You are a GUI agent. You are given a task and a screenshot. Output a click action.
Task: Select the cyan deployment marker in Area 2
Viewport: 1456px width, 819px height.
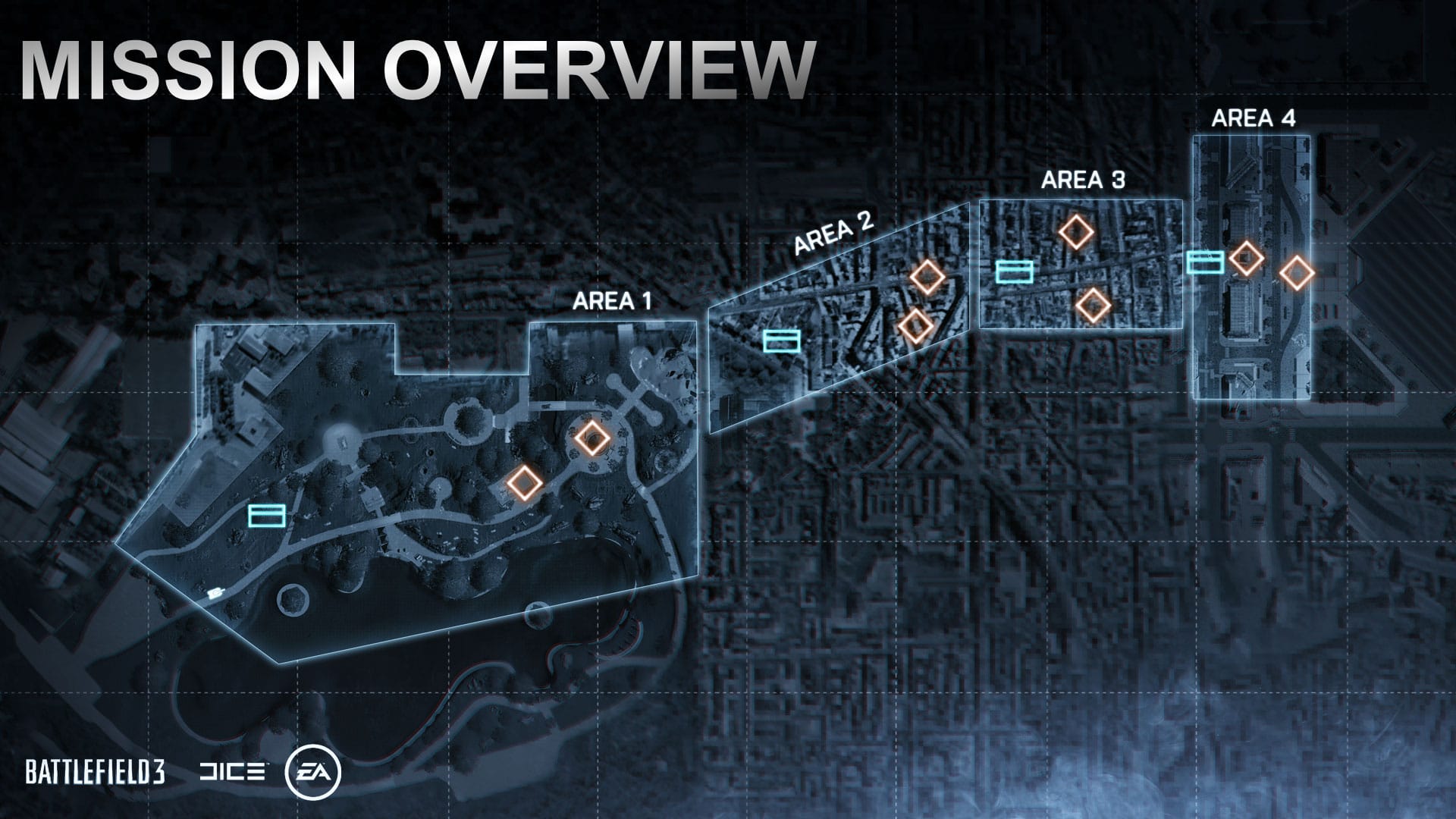coord(781,341)
